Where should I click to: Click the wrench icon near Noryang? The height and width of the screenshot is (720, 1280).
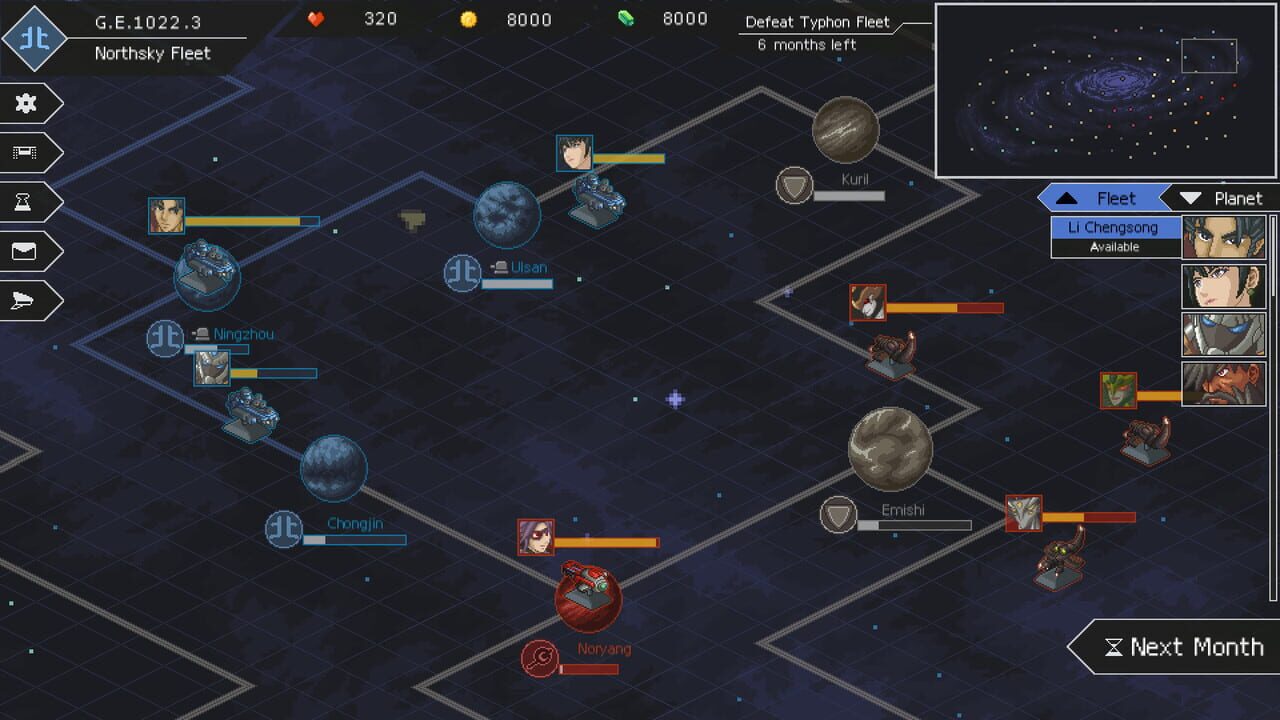point(538,658)
